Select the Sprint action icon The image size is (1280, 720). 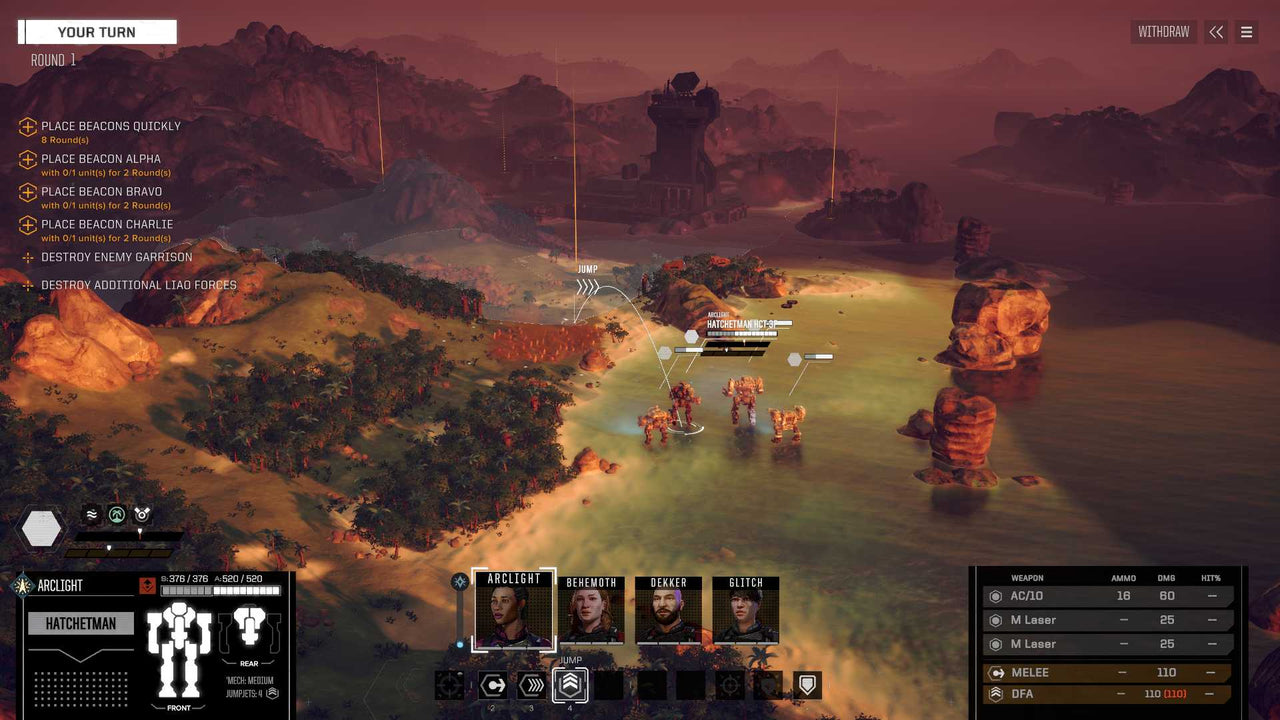tap(530, 685)
